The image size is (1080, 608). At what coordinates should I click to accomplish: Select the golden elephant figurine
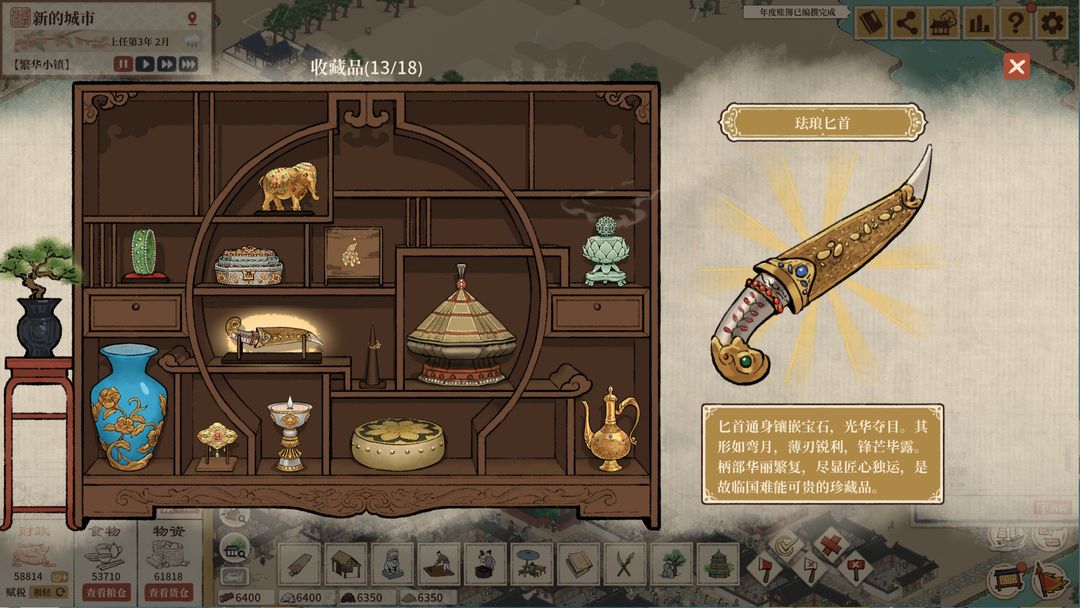tap(289, 187)
